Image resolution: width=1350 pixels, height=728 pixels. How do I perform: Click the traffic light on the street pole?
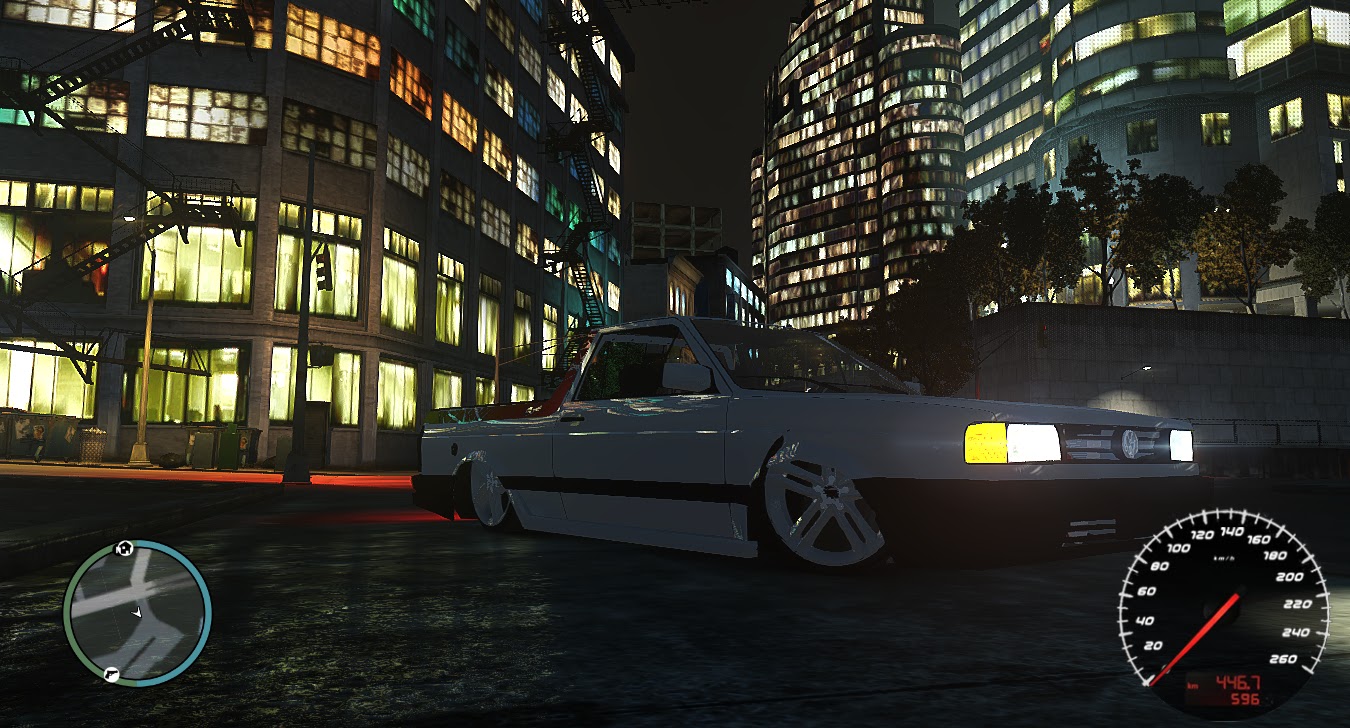[x=322, y=269]
